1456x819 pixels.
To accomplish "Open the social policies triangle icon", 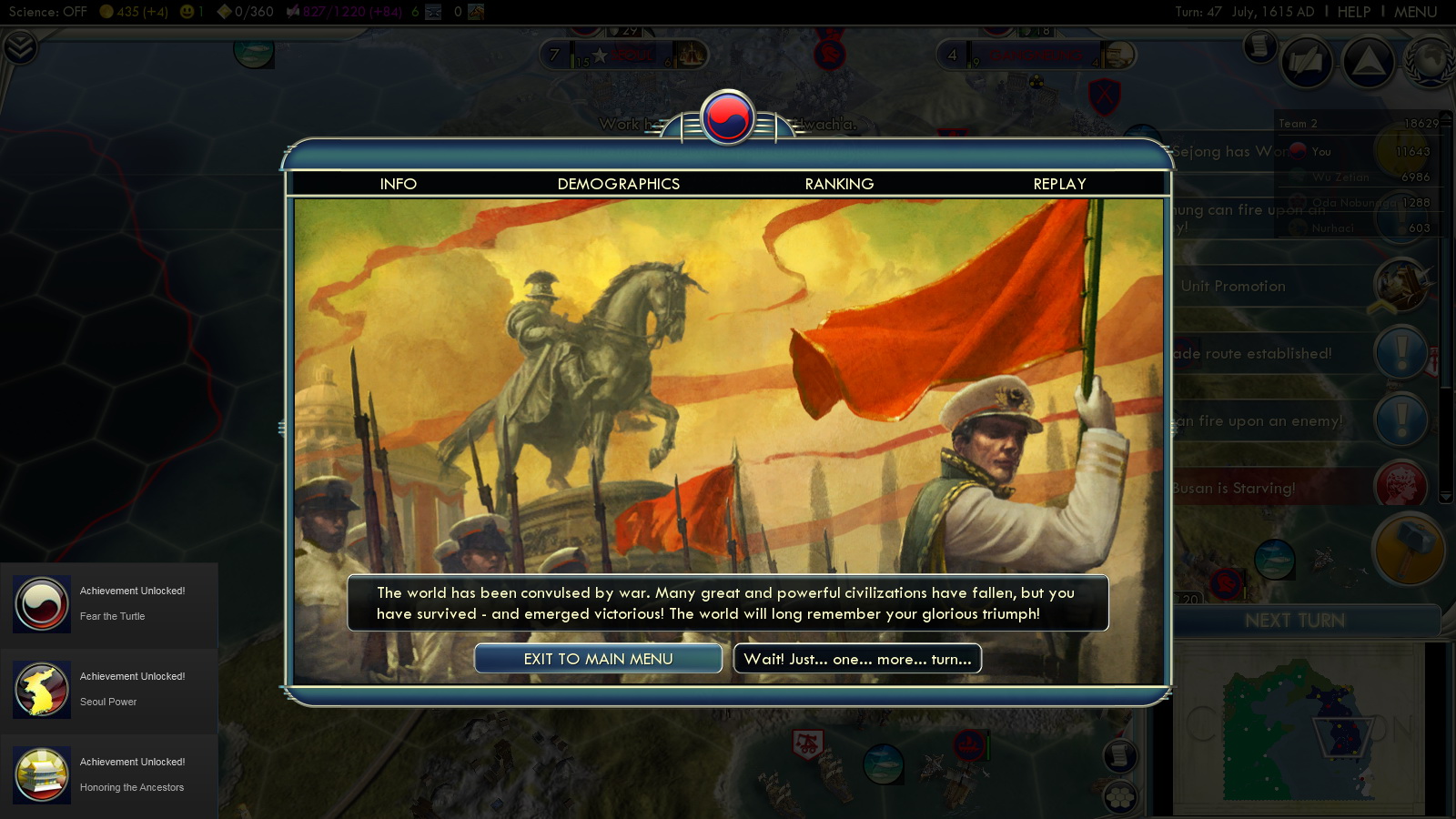I will (1368, 62).
